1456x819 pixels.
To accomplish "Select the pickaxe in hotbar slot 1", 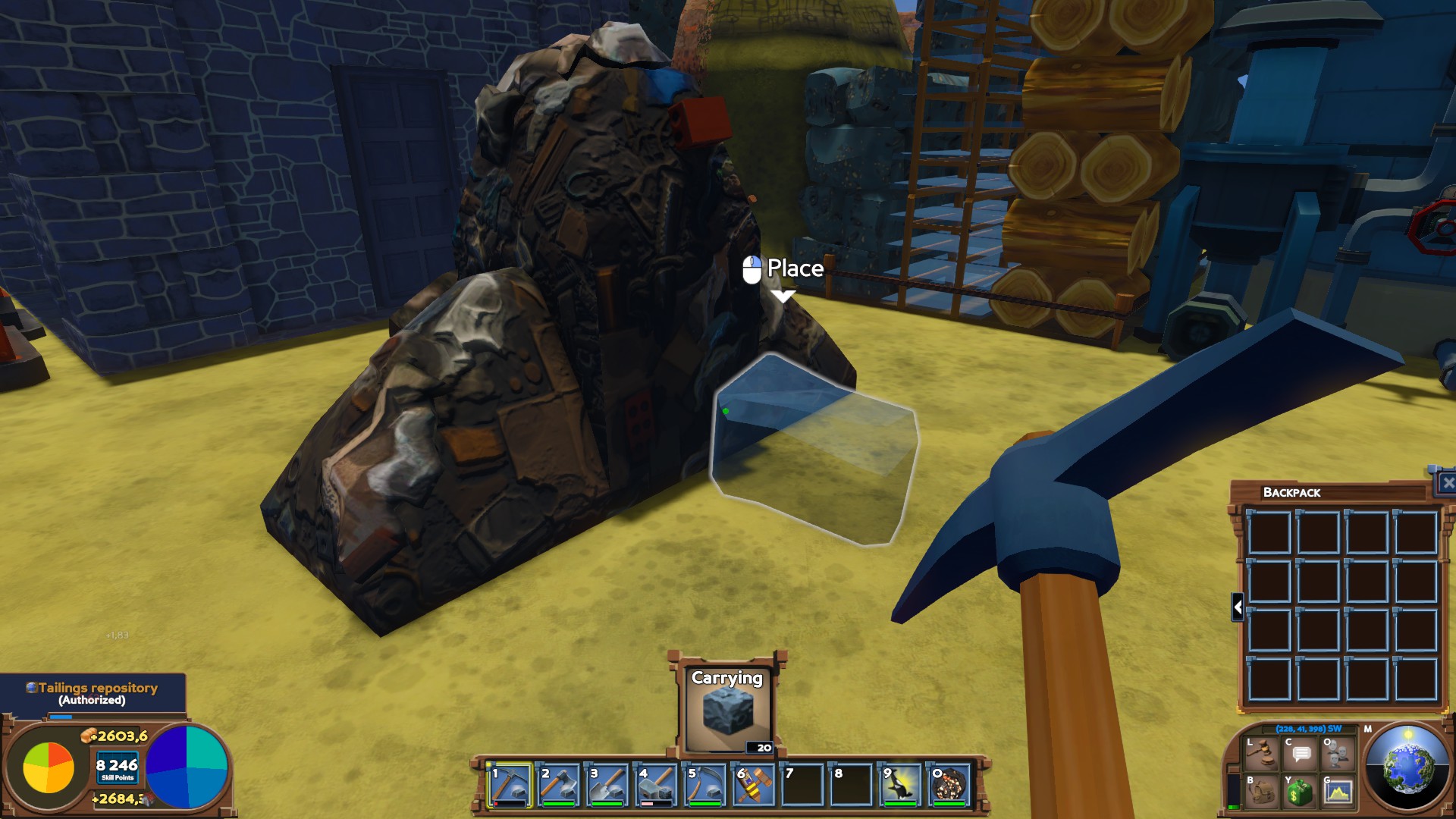I will click(x=510, y=784).
